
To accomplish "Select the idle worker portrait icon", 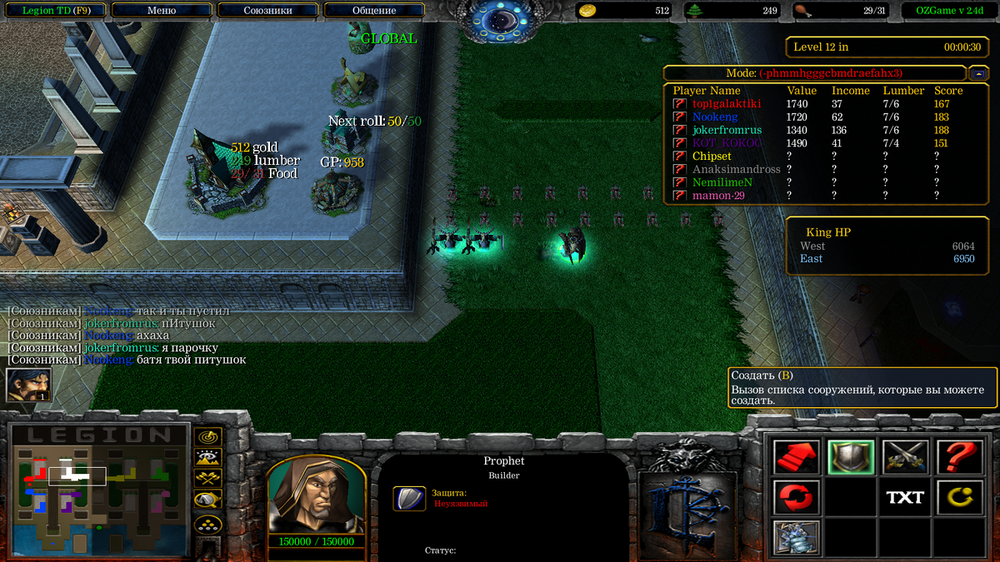I will 28,385.
